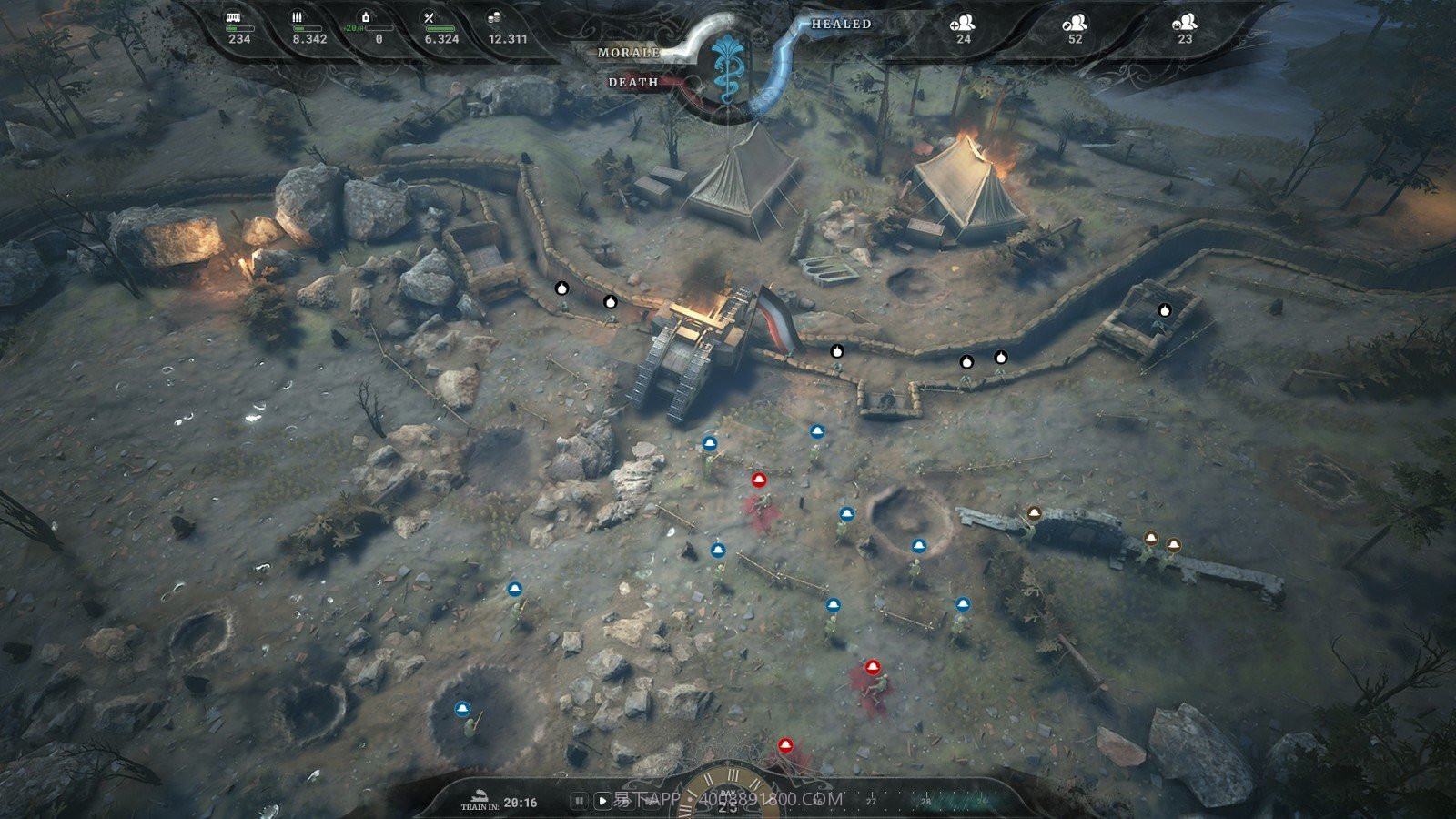
Task: Pause the game with the pause button
Action: point(578,801)
